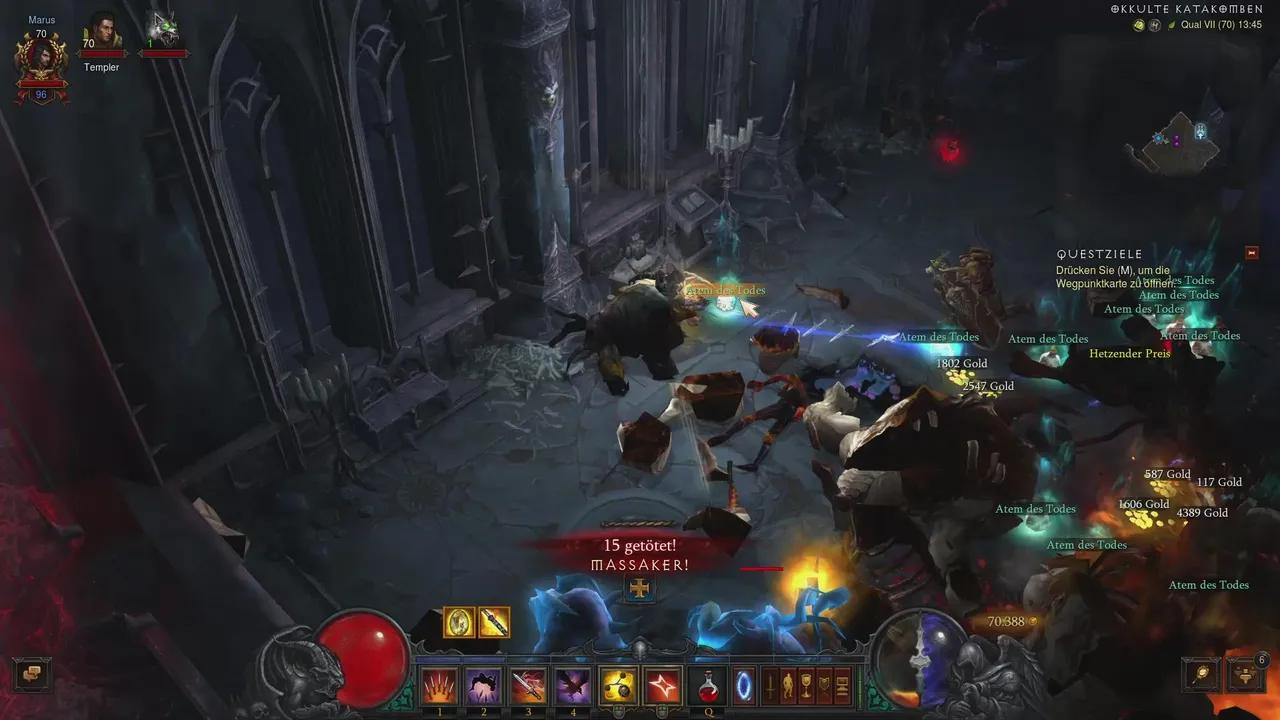Open the game menu computer button
This screenshot has width=1280, height=720.
point(842,685)
